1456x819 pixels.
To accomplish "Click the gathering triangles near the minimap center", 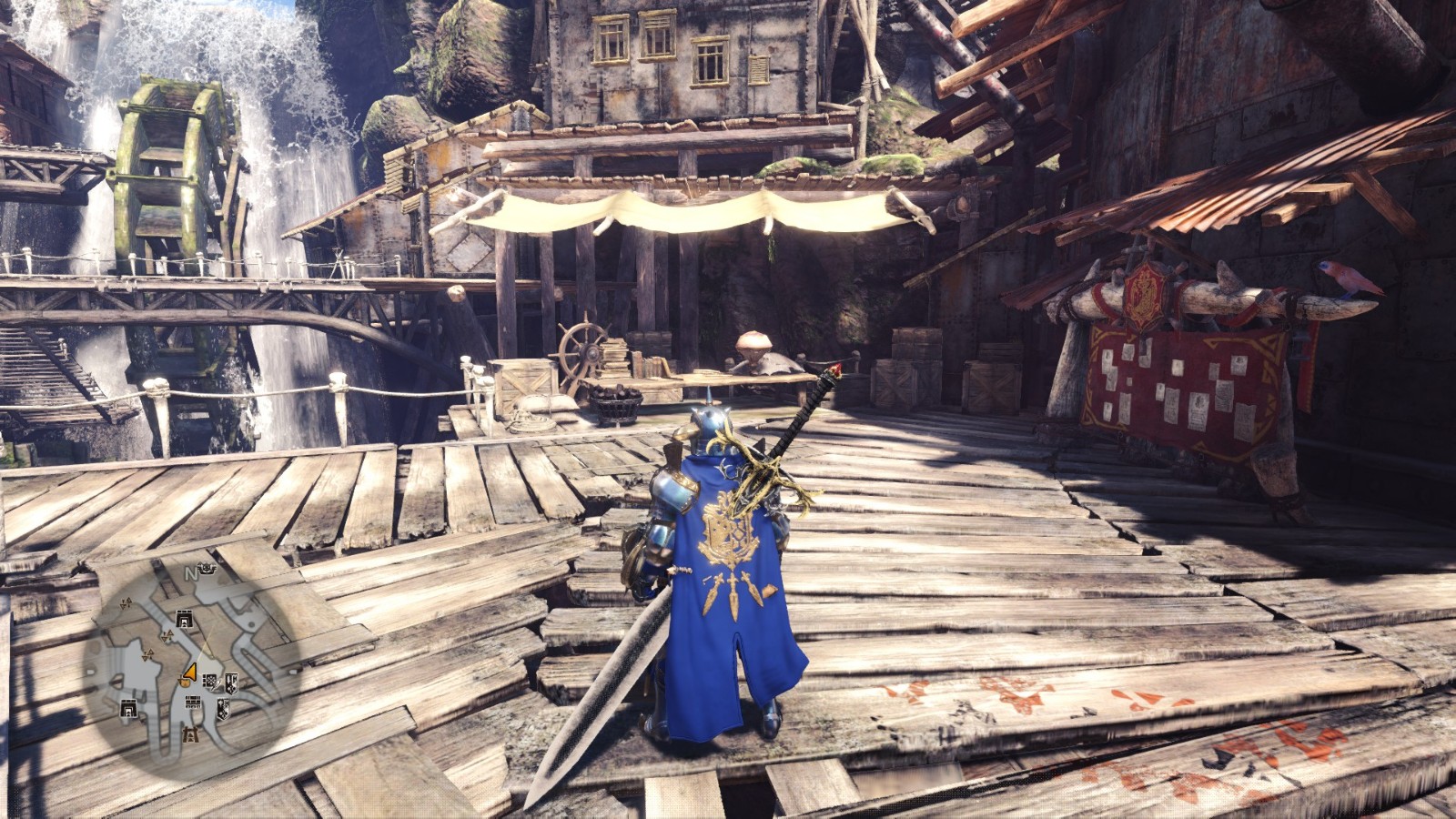I will [167, 635].
